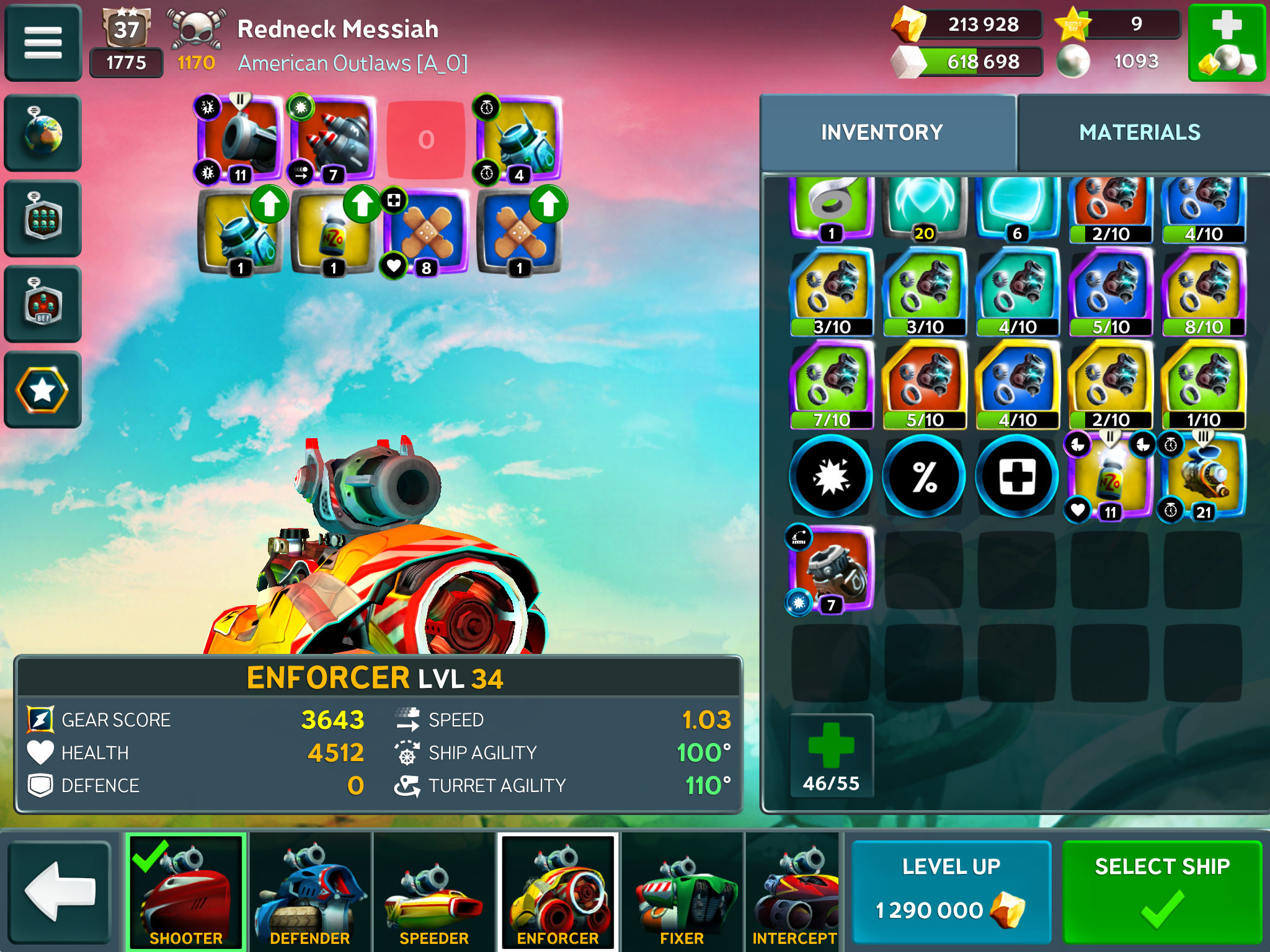Open the star hexagon badge button
The height and width of the screenshot is (952, 1270).
(x=43, y=390)
